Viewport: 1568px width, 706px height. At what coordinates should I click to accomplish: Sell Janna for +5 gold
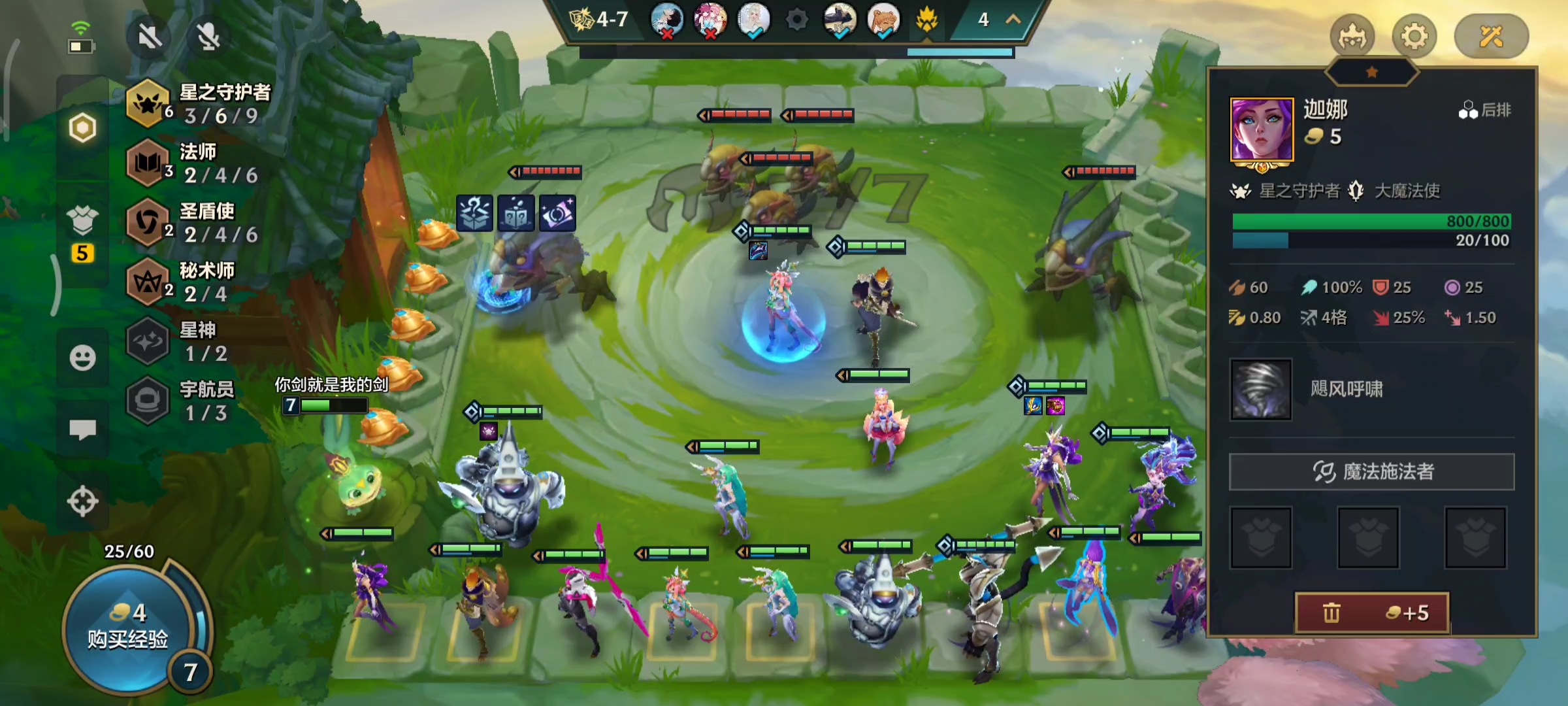pyautogui.click(x=1372, y=613)
